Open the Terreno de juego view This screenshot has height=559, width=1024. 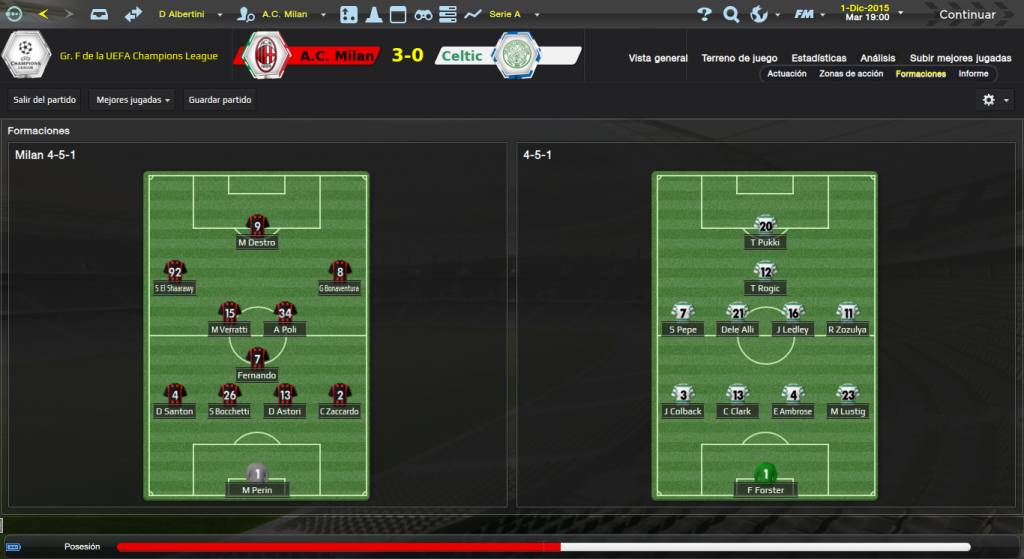(739, 58)
